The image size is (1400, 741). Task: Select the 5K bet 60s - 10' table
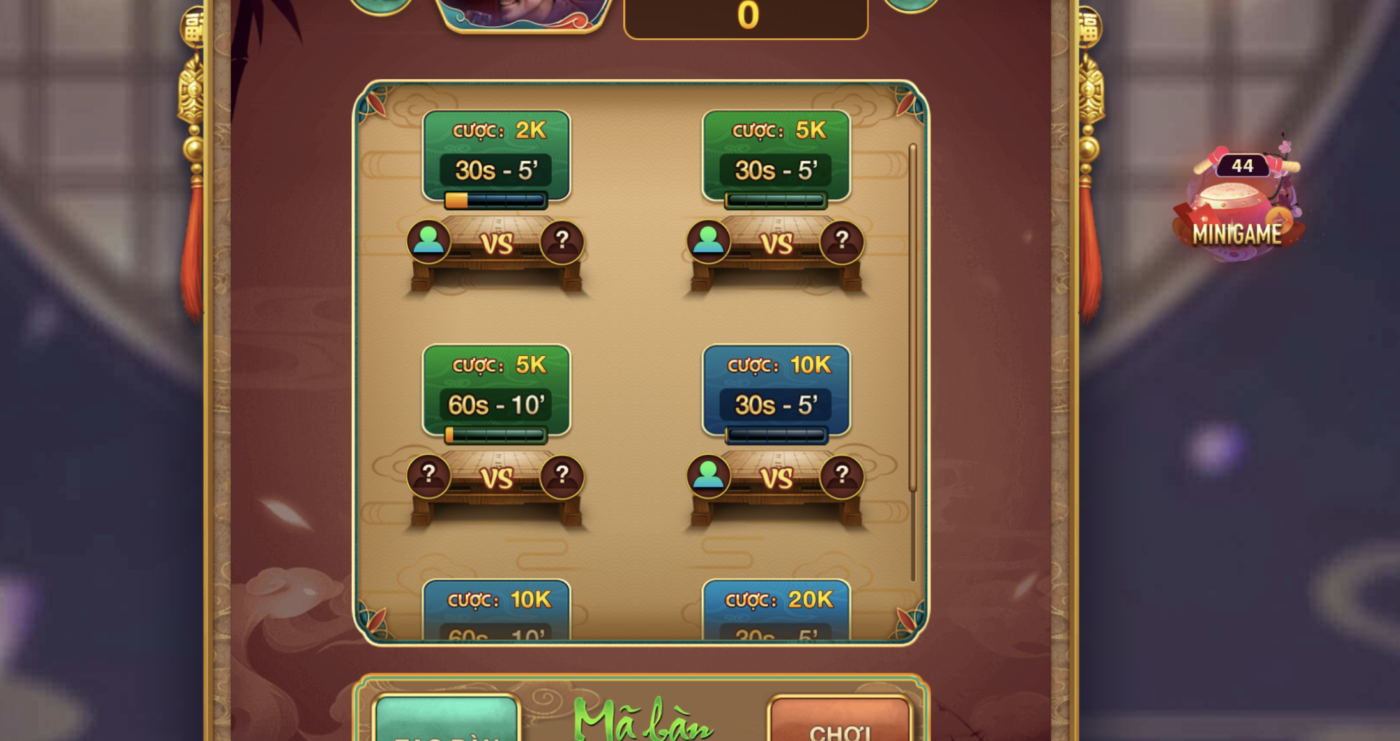[x=496, y=435]
